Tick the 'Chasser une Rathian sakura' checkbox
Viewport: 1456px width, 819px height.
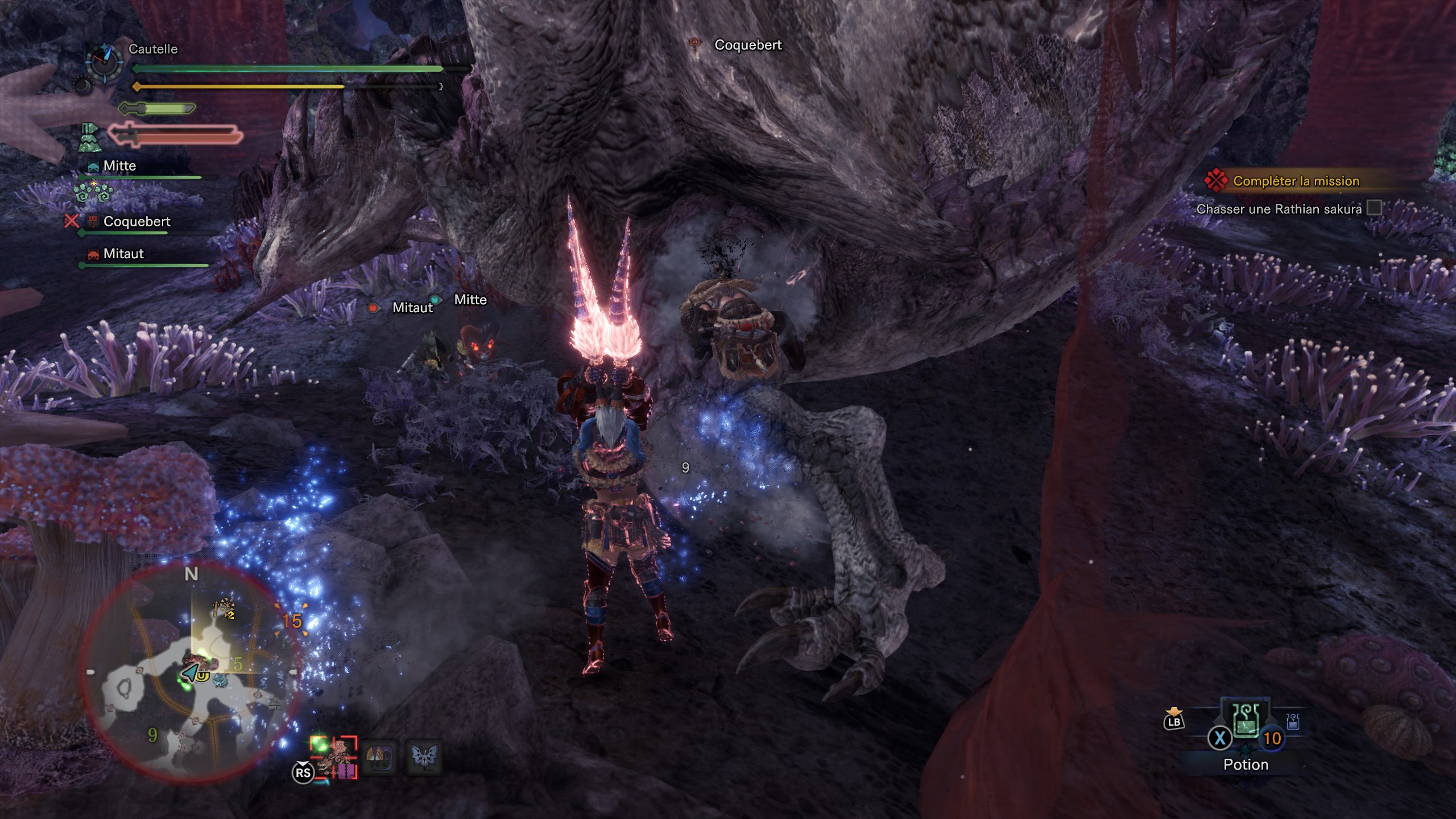[1374, 208]
